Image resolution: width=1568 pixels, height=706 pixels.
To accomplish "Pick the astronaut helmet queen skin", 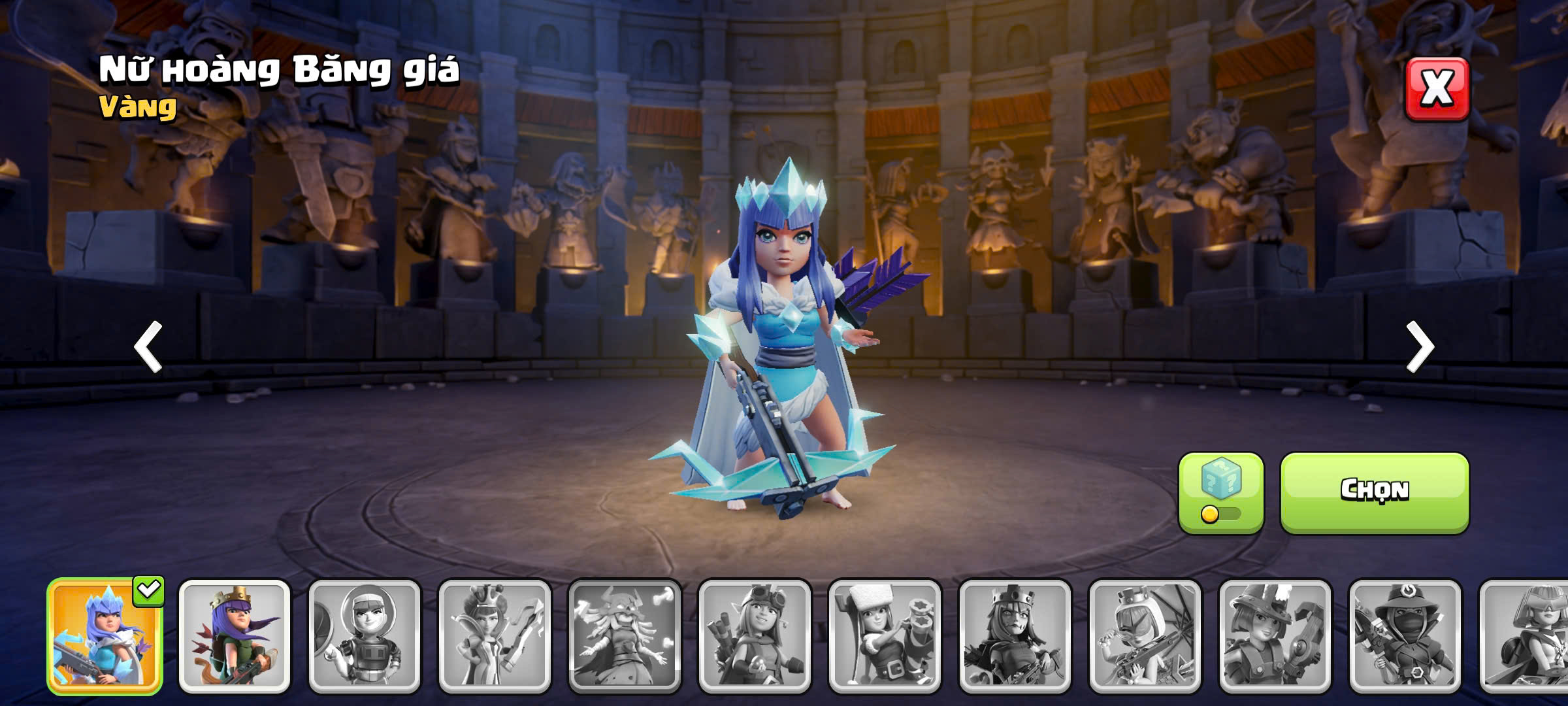I will [x=365, y=636].
